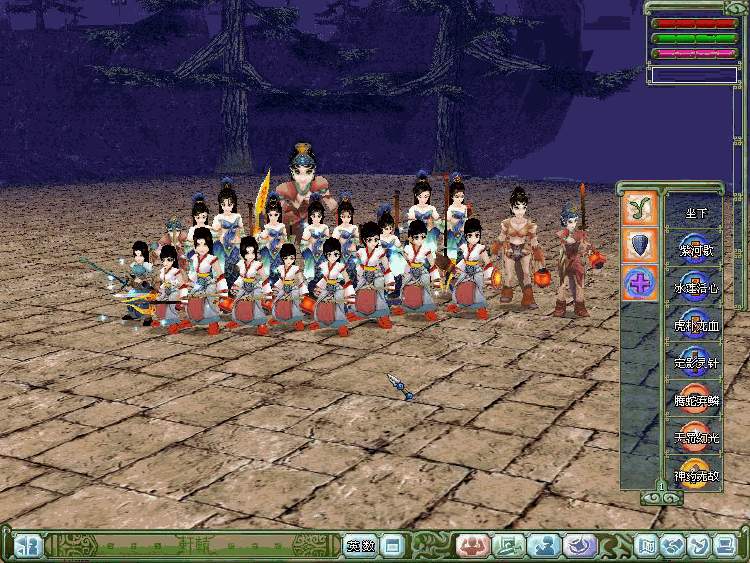Open the computer system icon button
Viewport: 750px width, 563px height.
[x=722, y=546]
